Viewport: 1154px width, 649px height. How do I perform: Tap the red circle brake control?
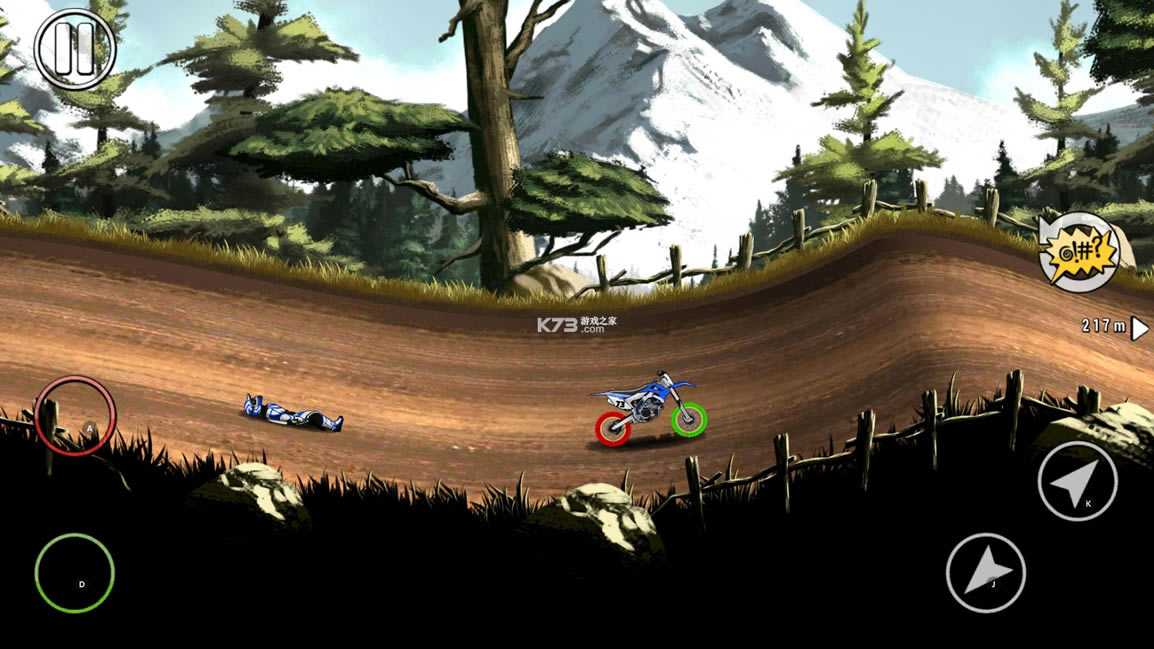pos(75,416)
